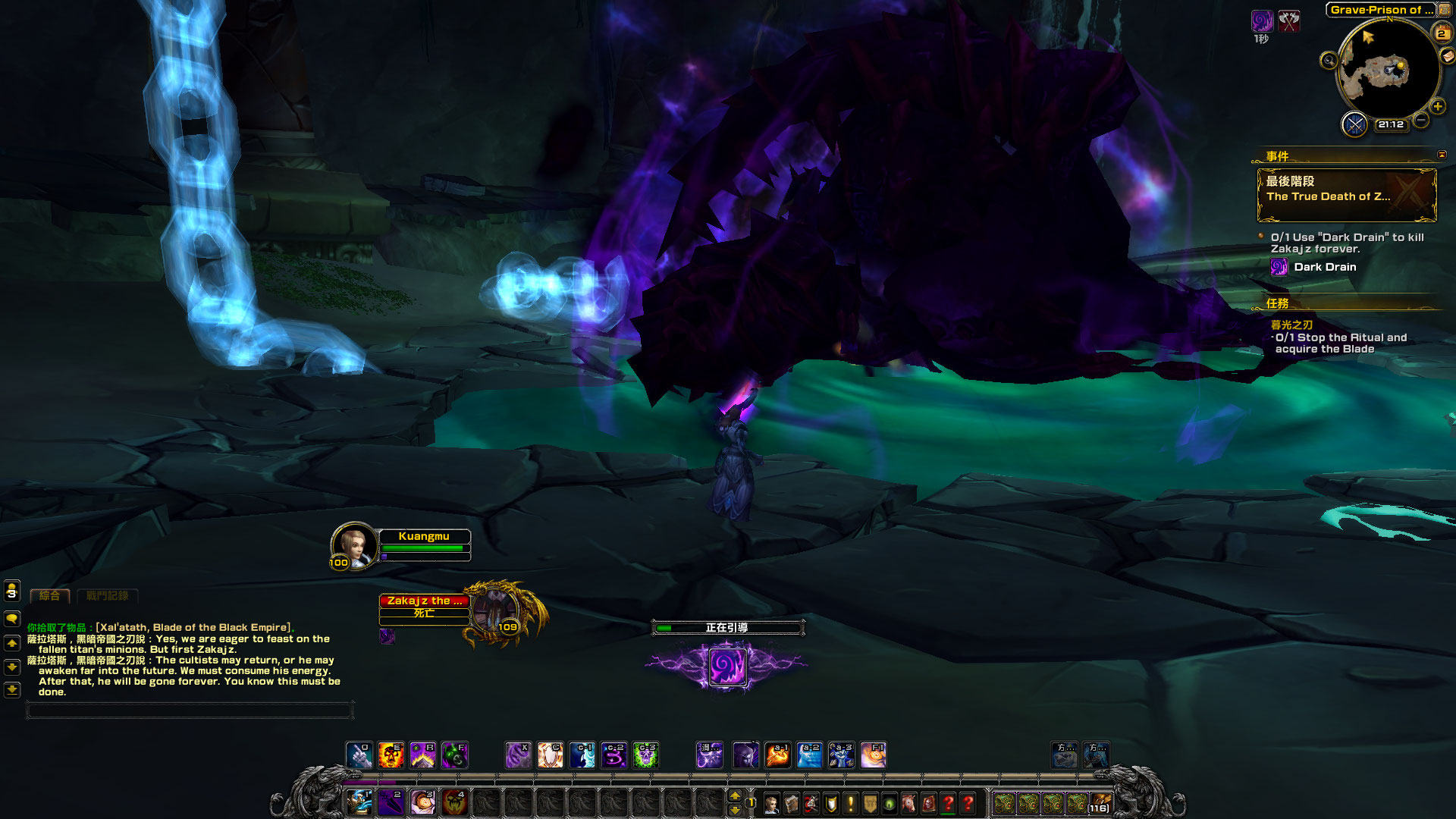Image resolution: width=1456 pixels, height=819 pixels.
Task: Click the minimap zoom-out minus button
Action: click(x=1421, y=121)
